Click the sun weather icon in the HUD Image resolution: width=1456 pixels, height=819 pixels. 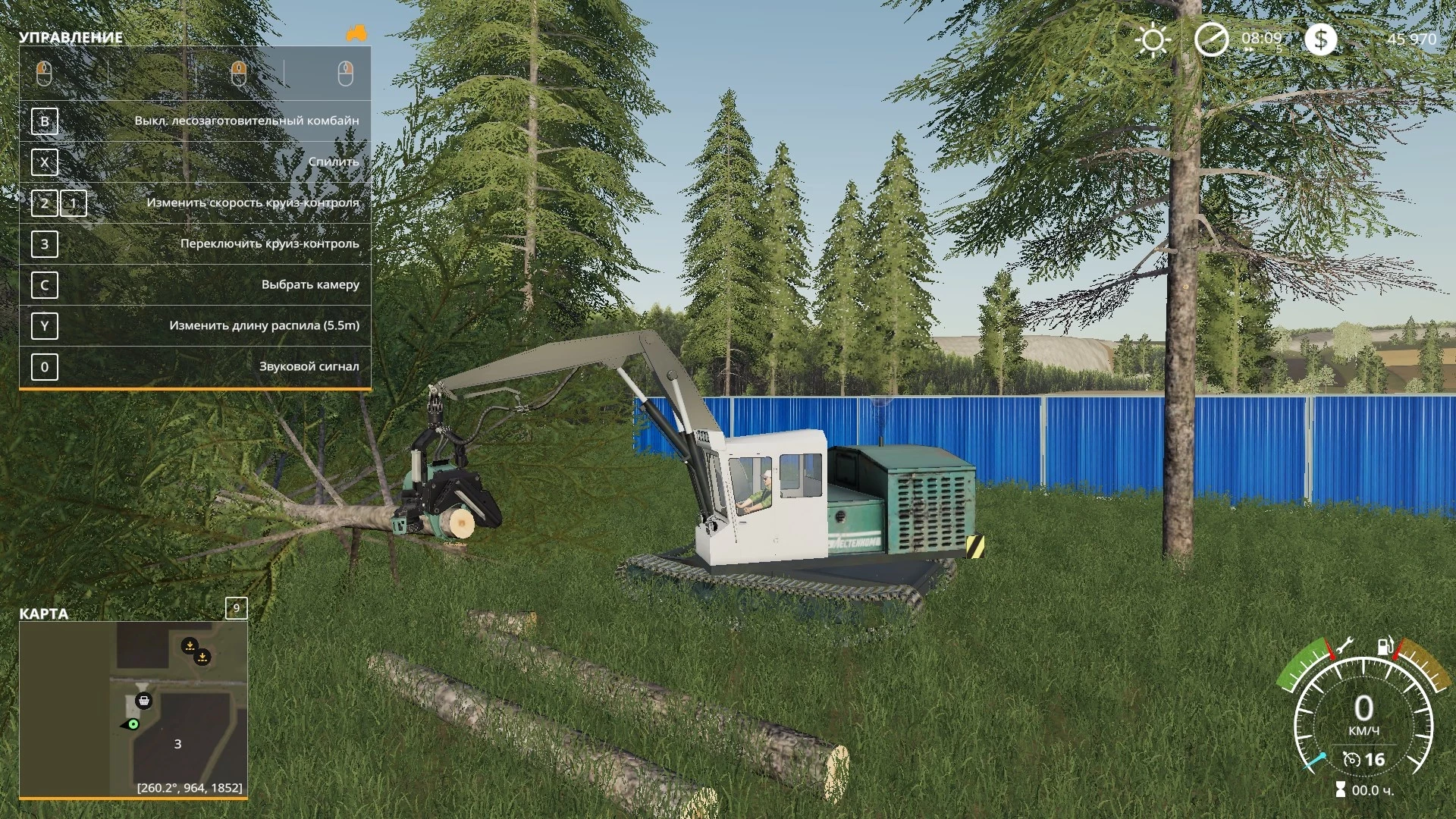tap(1153, 39)
